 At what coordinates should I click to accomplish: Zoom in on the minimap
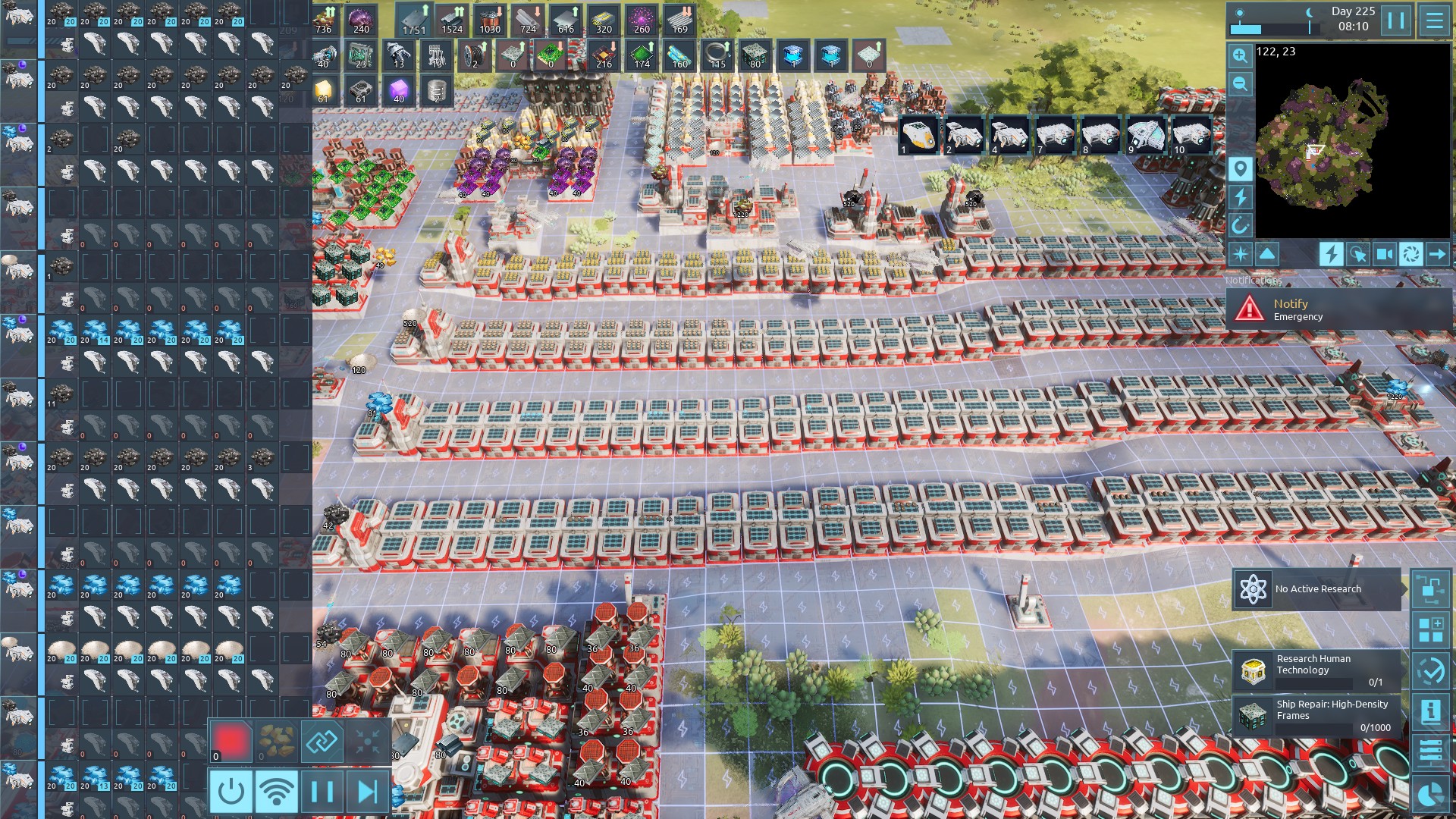tap(1240, 55)
